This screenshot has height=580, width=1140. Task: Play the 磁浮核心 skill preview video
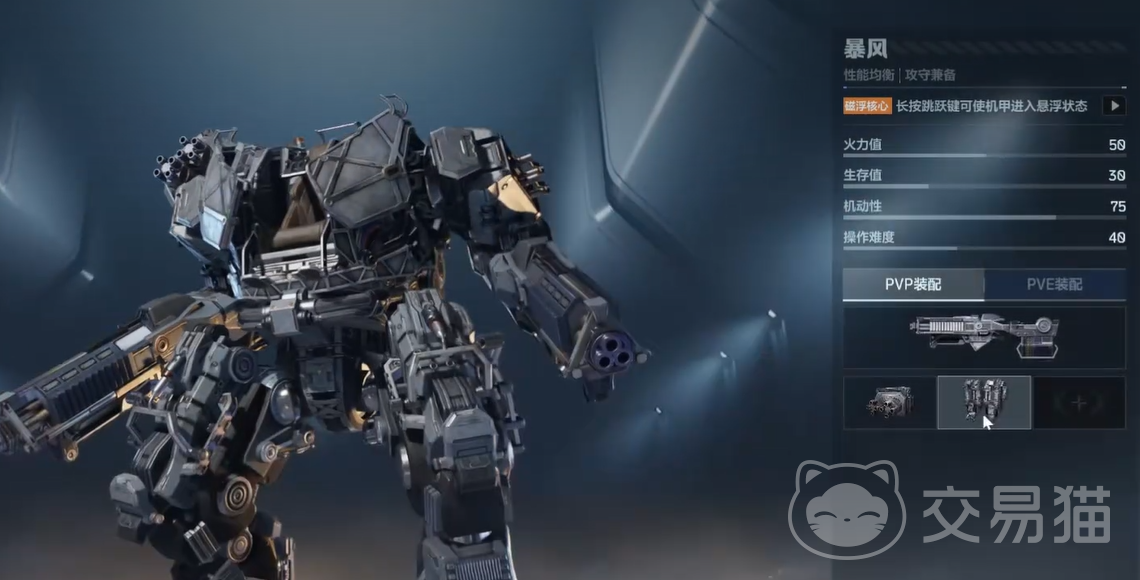pyautogui.click(x=1113, y=106)
